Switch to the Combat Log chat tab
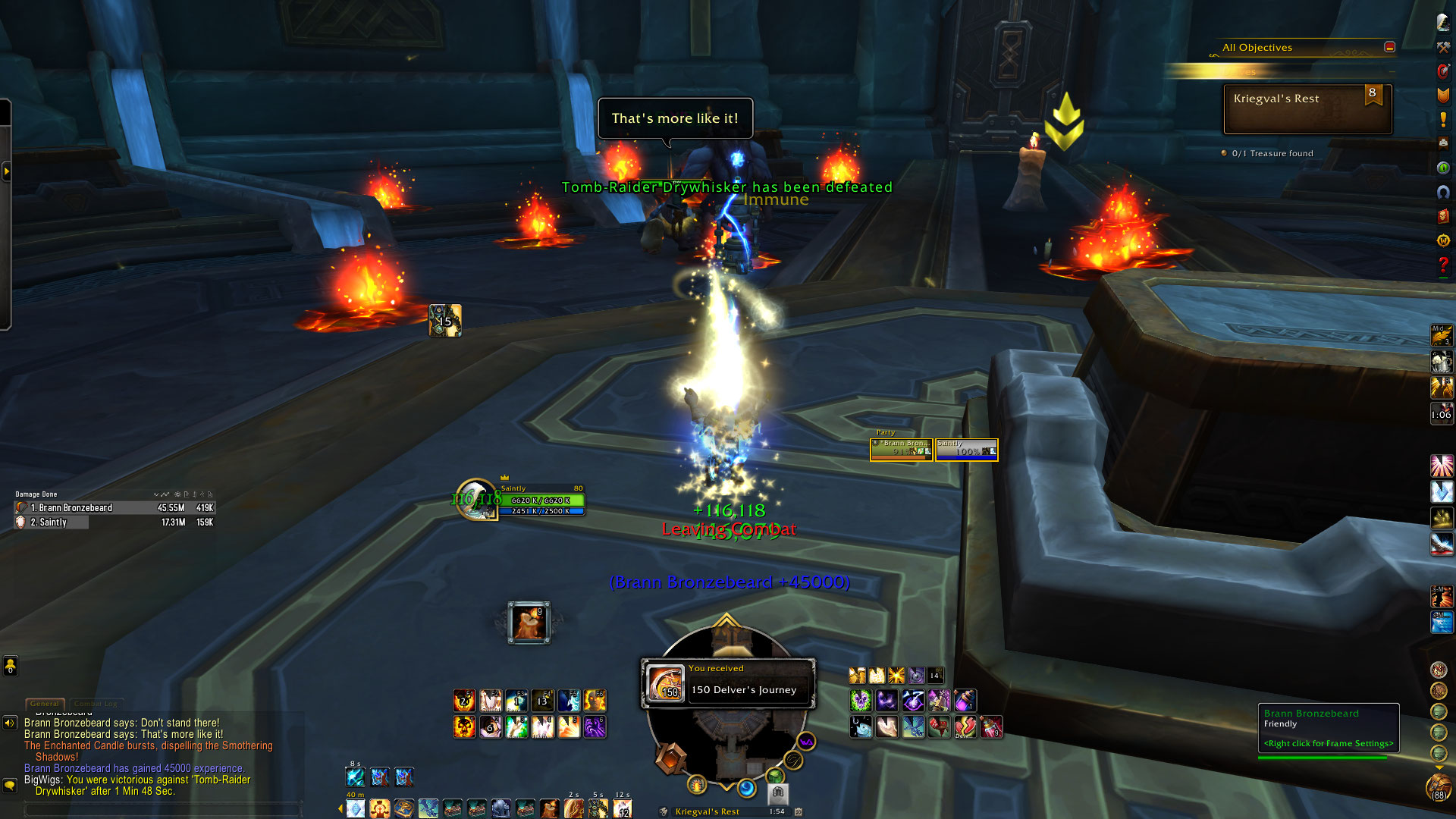1456x819 pixels. (x=96, y=704)
